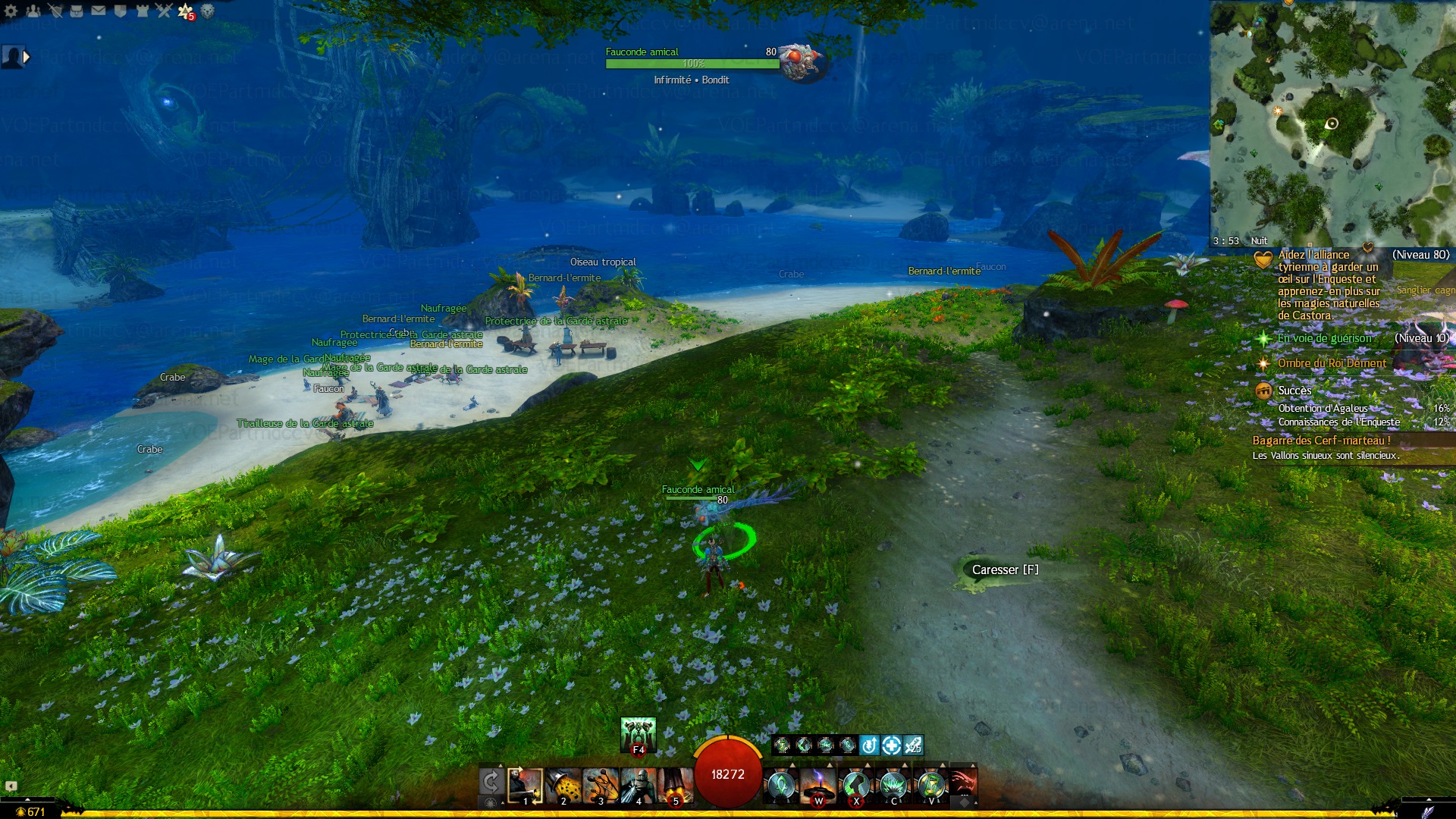Open the PvP crossed swords panel
Image resolution: width=1456 pixels, height=819 pixels.
(x=164, y=11)
